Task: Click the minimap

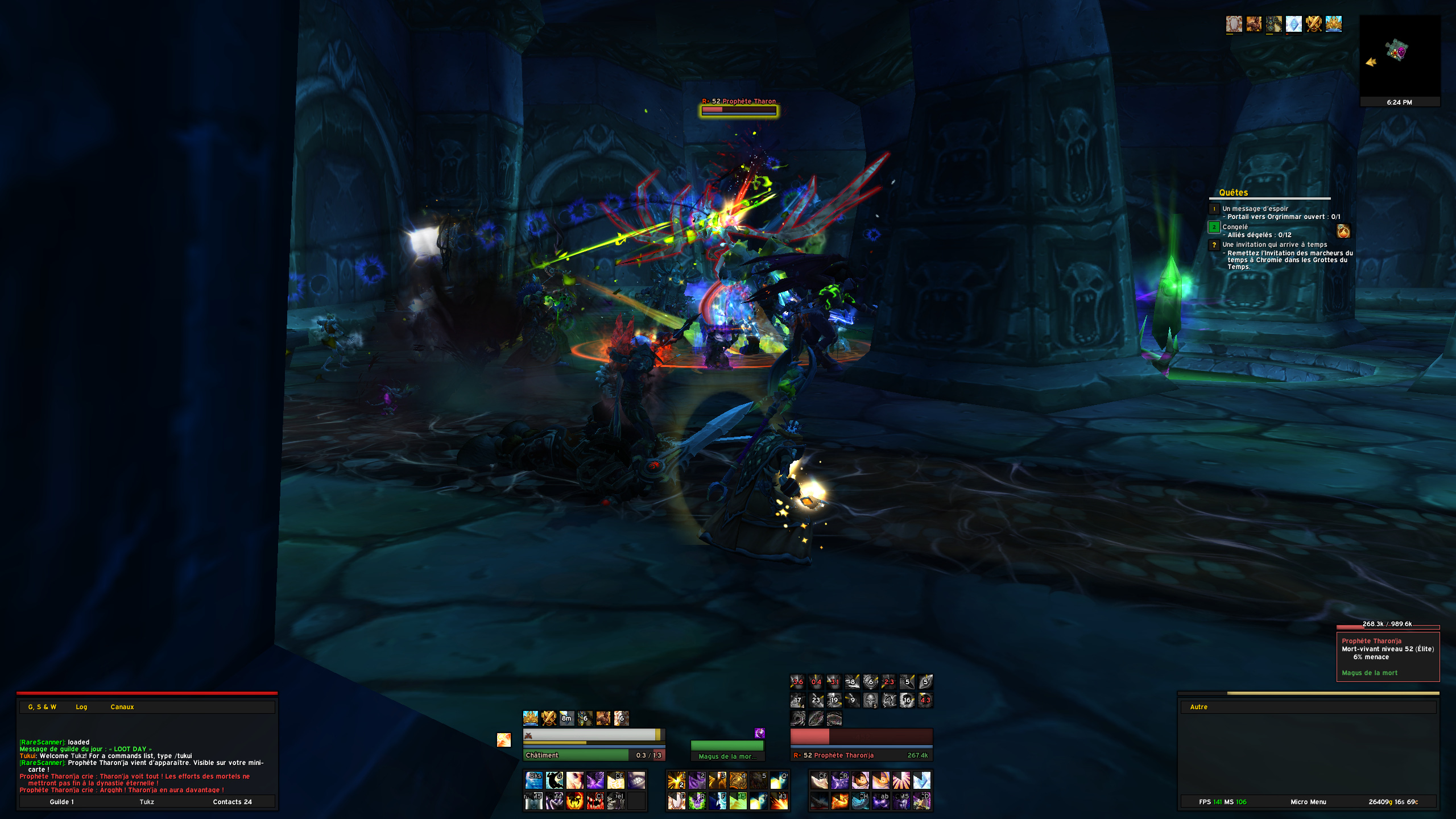Action: 1399,56
